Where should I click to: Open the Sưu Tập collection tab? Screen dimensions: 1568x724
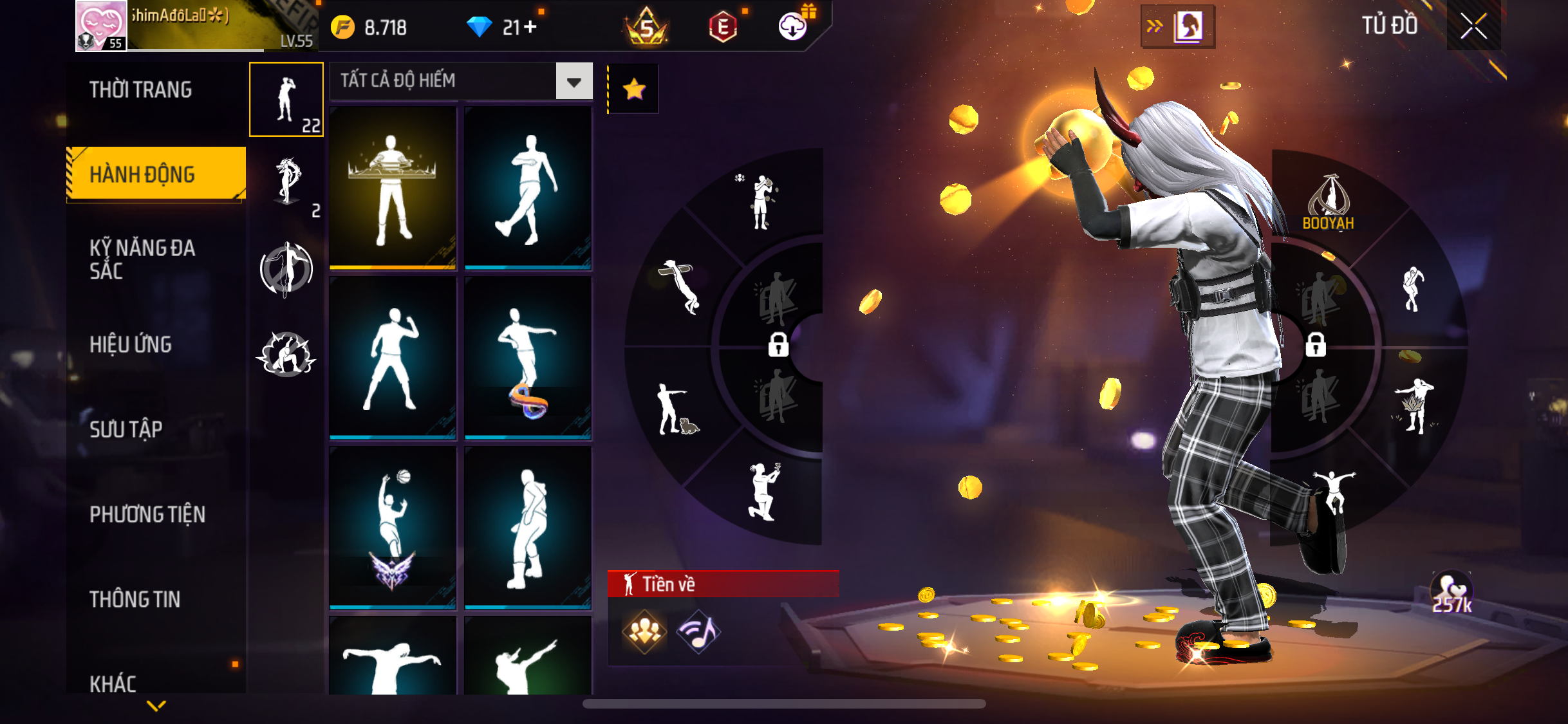point(126,429)
